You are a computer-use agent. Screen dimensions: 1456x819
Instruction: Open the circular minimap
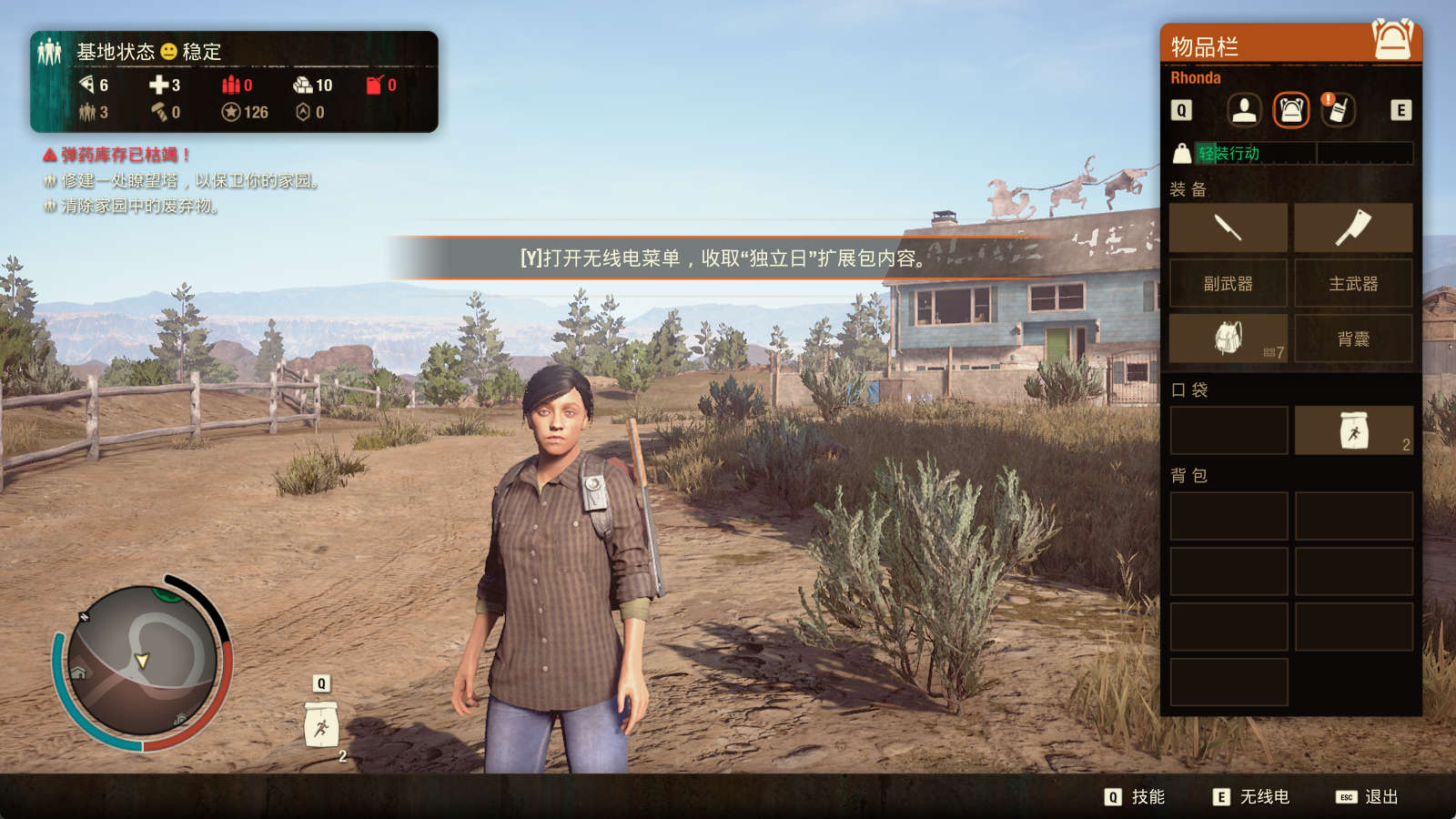pos(142,661)
